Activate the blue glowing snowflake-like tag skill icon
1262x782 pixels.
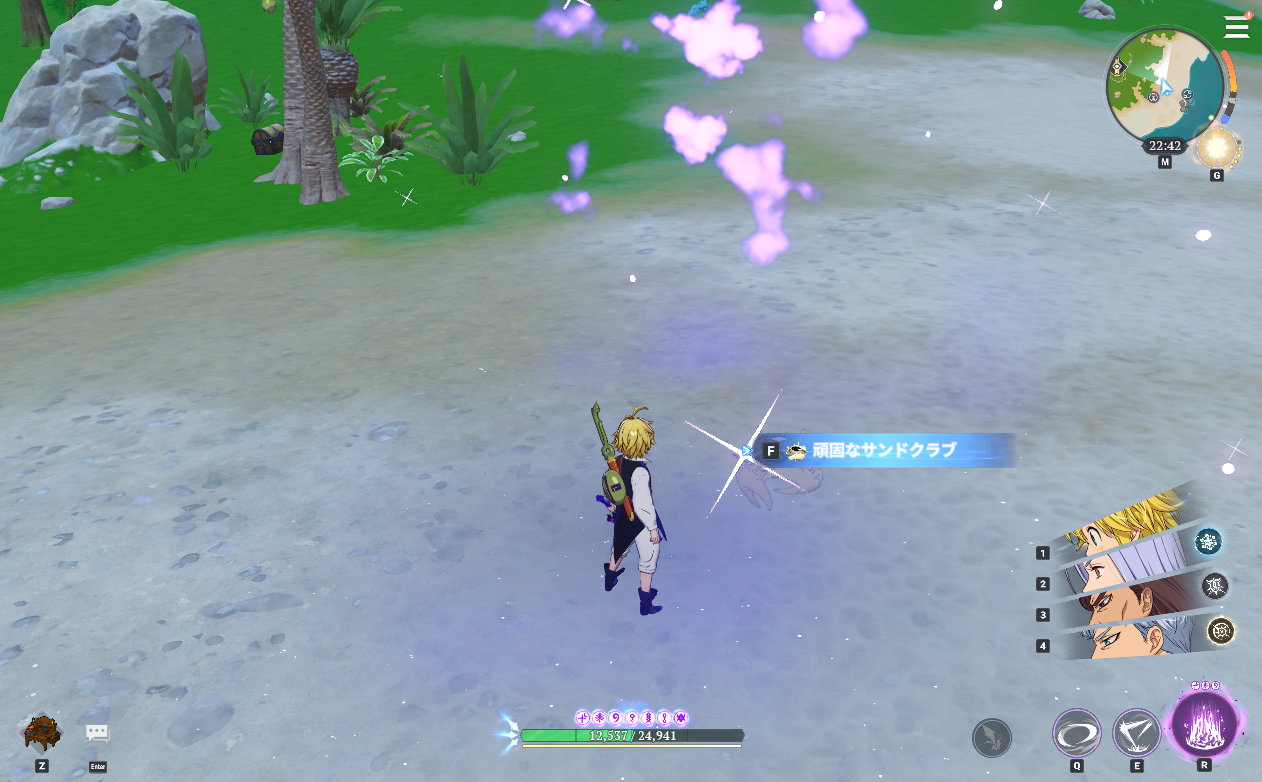tap(1208, 542)
